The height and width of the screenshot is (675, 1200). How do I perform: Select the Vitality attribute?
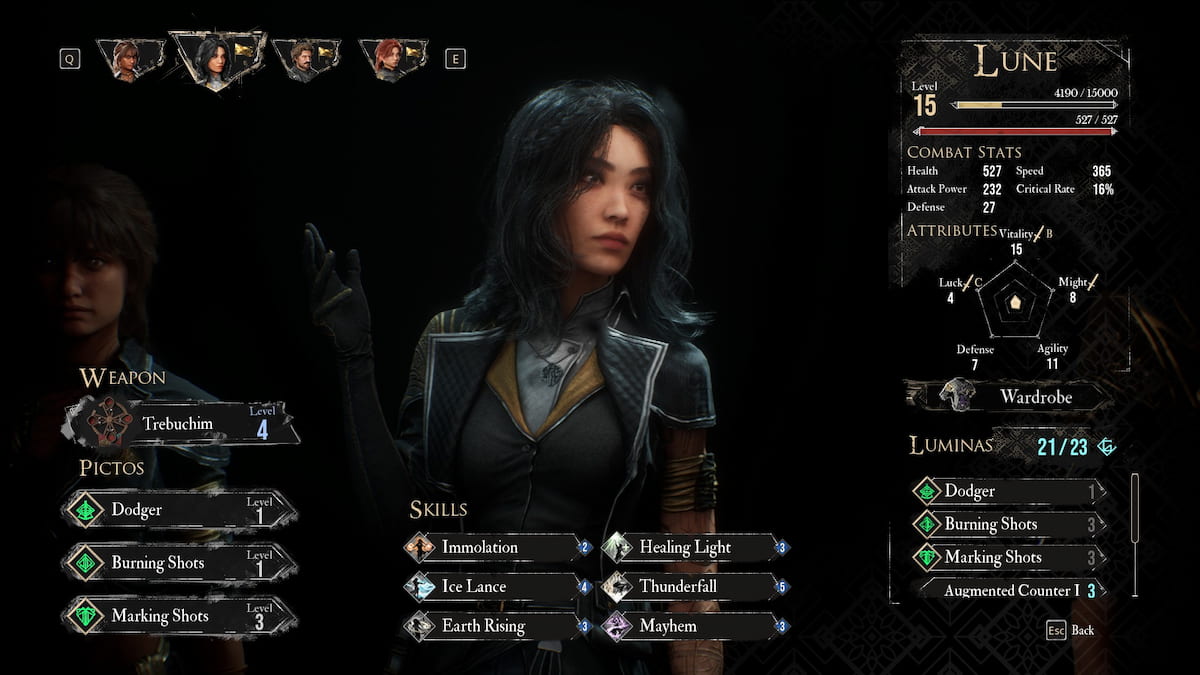tap(1016, 242)
